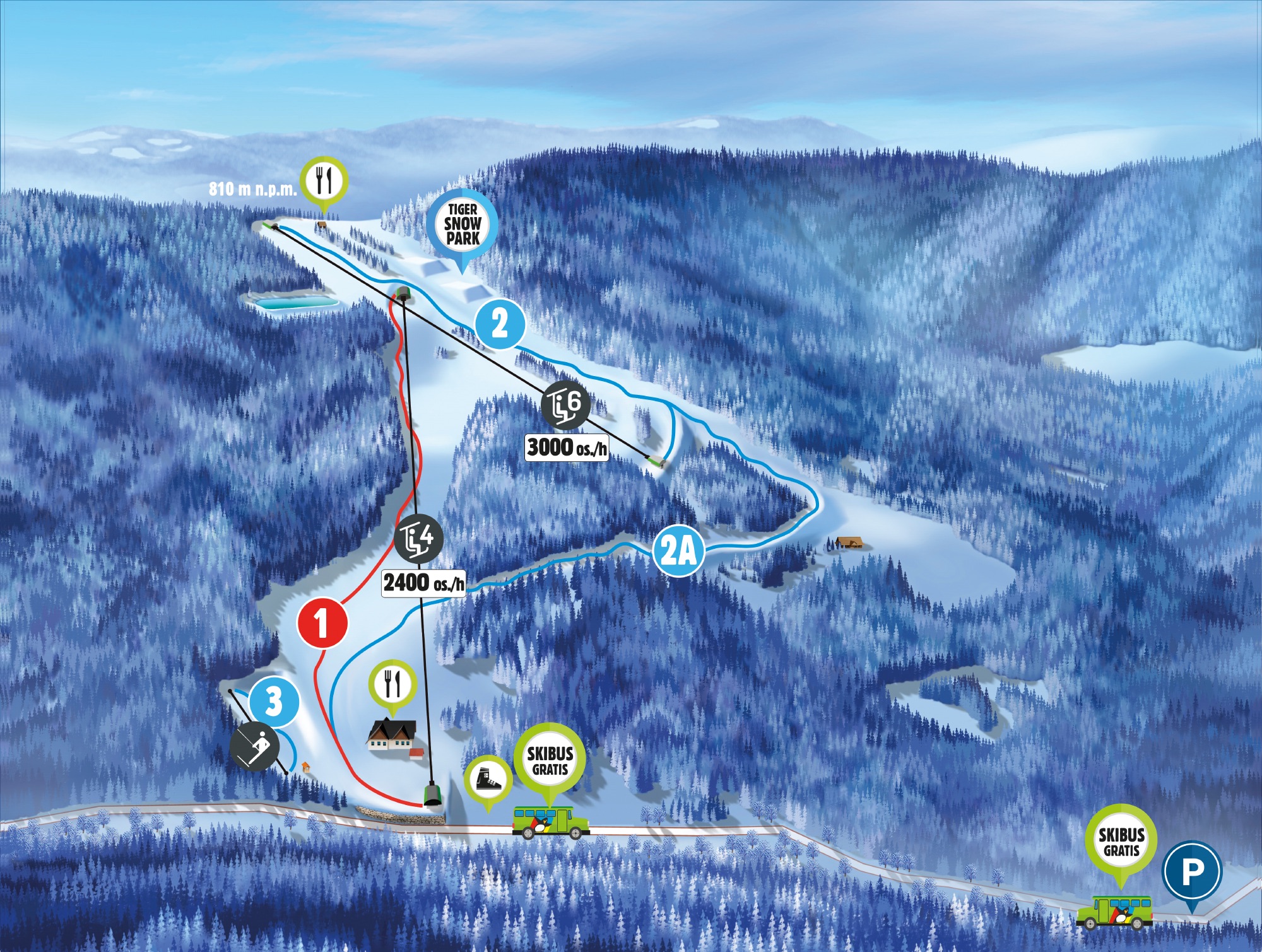Select the restaurant marker above the lodge building
Screen dimensions: 1262x952
(392, 684)
